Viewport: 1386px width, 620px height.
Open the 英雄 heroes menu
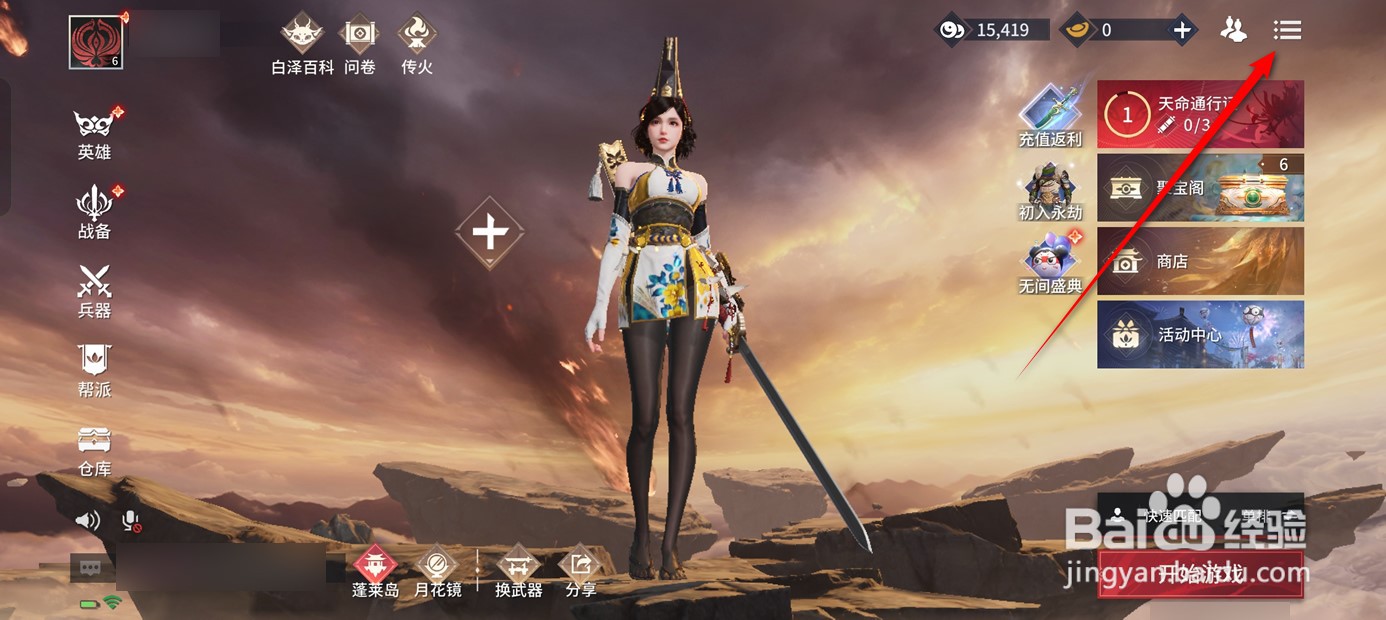pyautogui.click(x=94, y=133)
